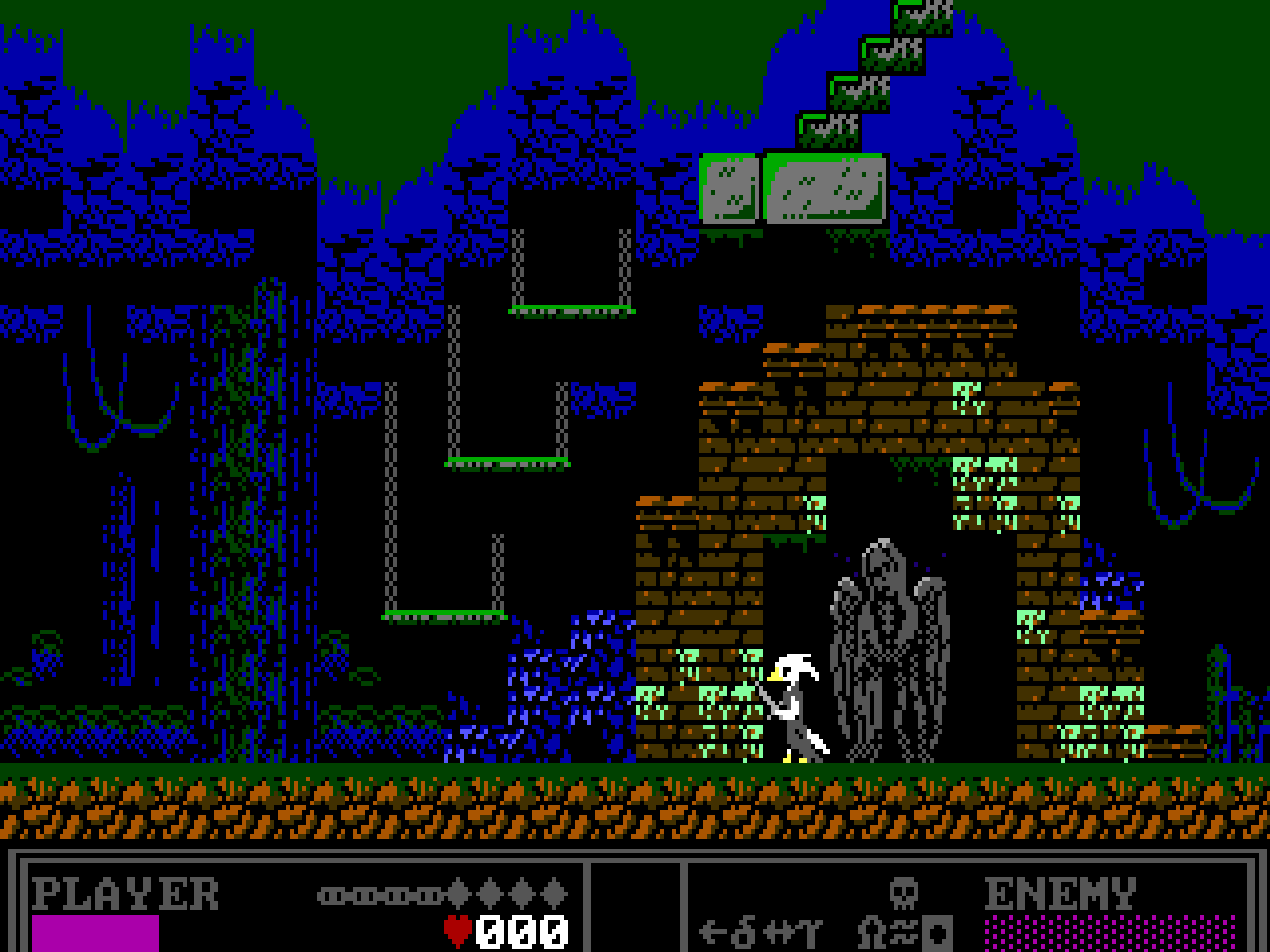Select the dagger rune icon

pyautogui.click(x=743, y=930)
